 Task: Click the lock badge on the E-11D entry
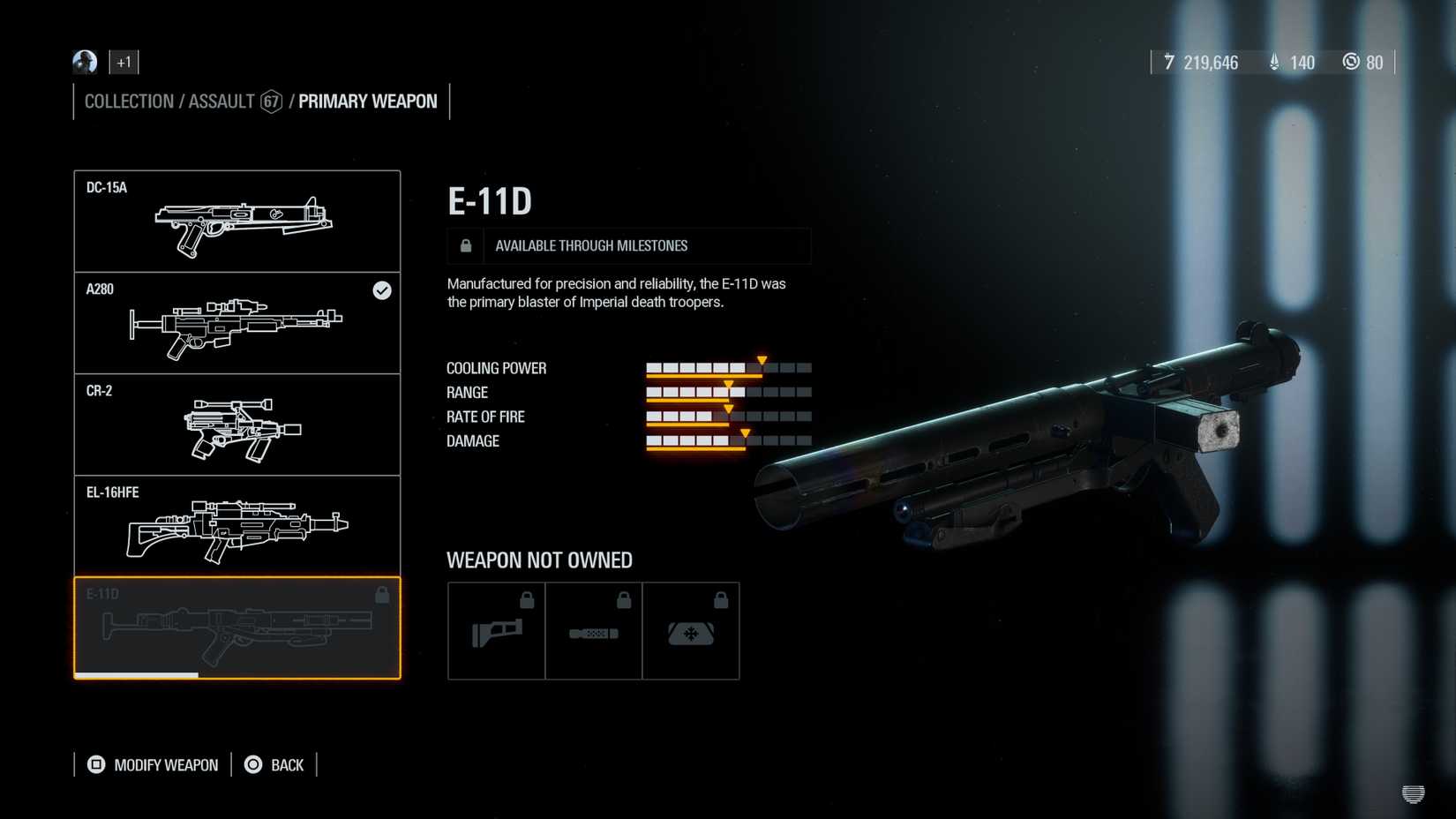[x=382, y=595]
